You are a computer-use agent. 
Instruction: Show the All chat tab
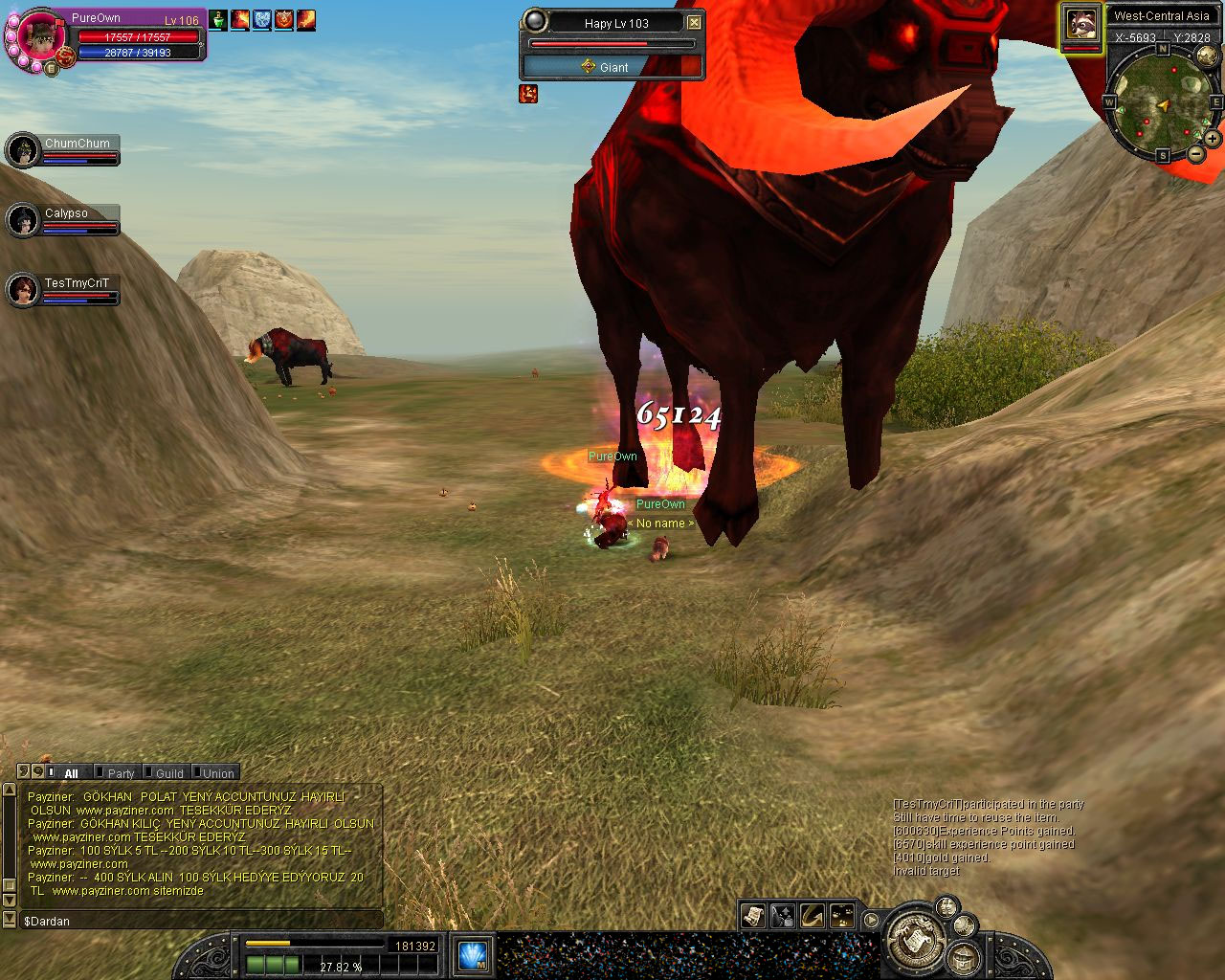tap(71, 773)
